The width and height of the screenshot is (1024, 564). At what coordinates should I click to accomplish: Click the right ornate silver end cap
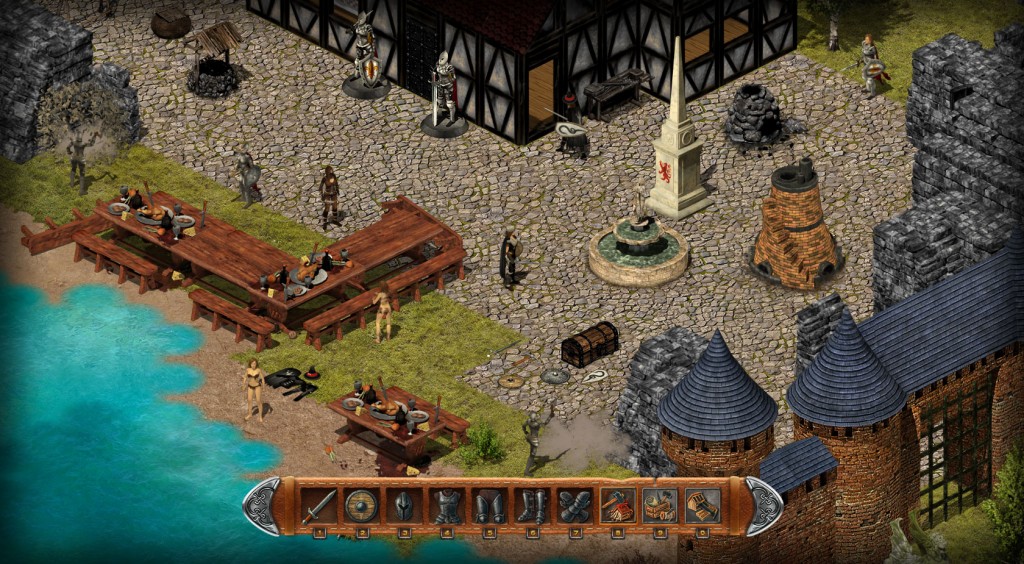pyautogui.click(x=764, y=506)
